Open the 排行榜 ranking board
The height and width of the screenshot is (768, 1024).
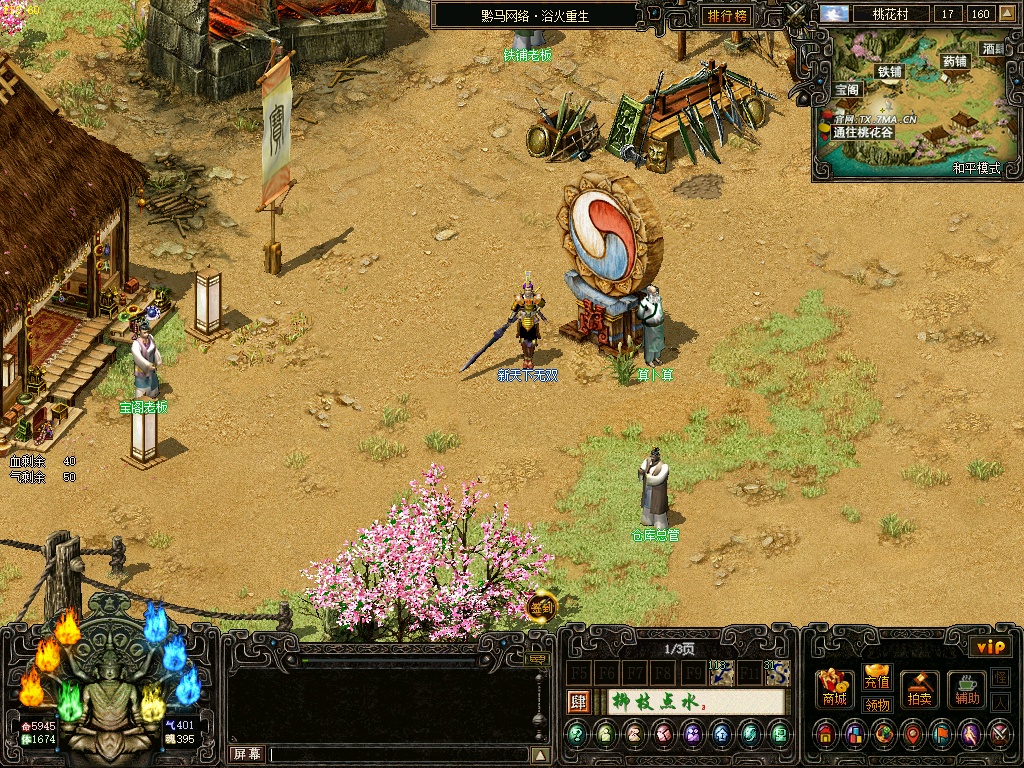click(x=727, y=15)
